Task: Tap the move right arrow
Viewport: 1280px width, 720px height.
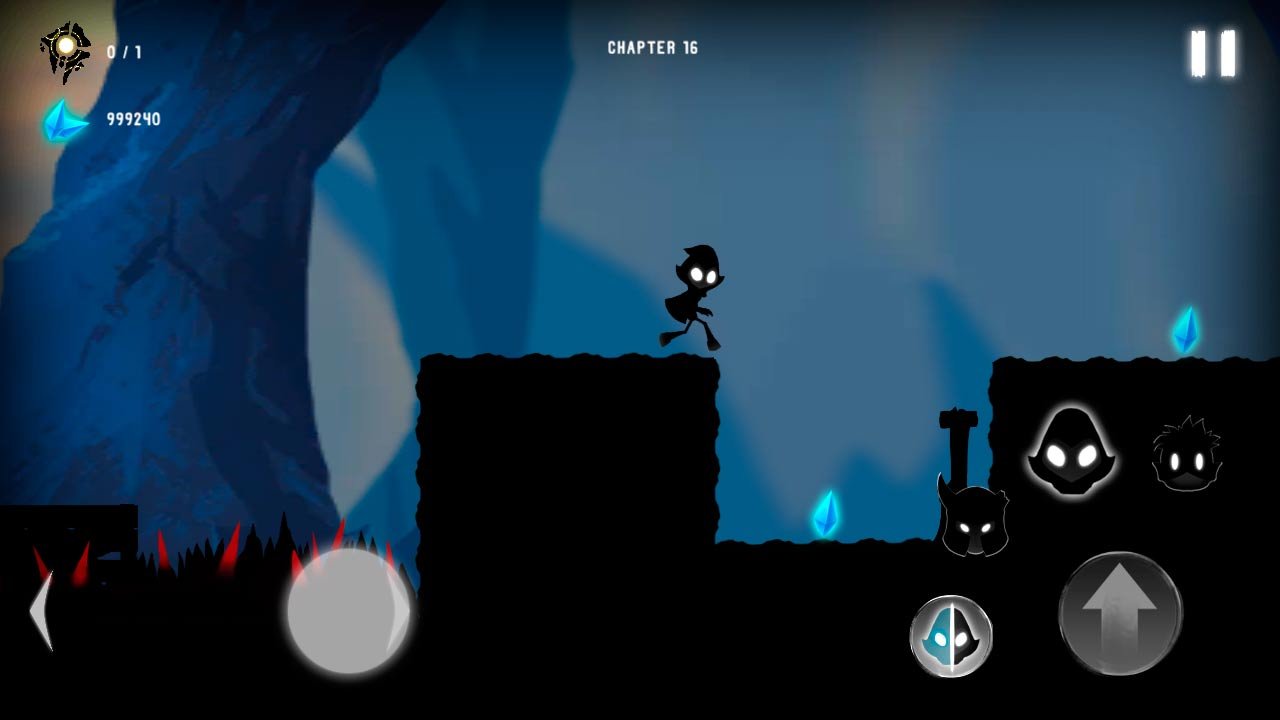Action: pyautogui.click(x=398, y=612)
